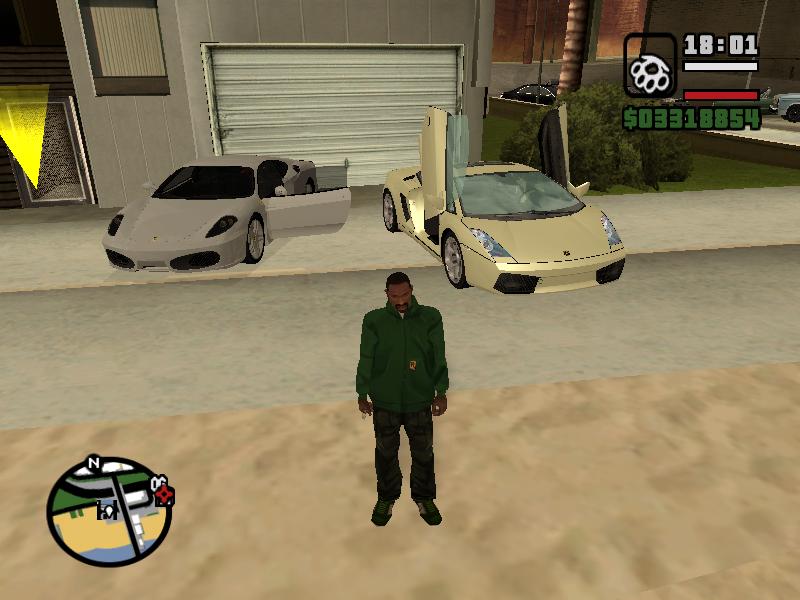The image size is (800, 600).
Task: Click the north 'N' marker on the radar
Action: pyautogui.click(x=93, y=463)
